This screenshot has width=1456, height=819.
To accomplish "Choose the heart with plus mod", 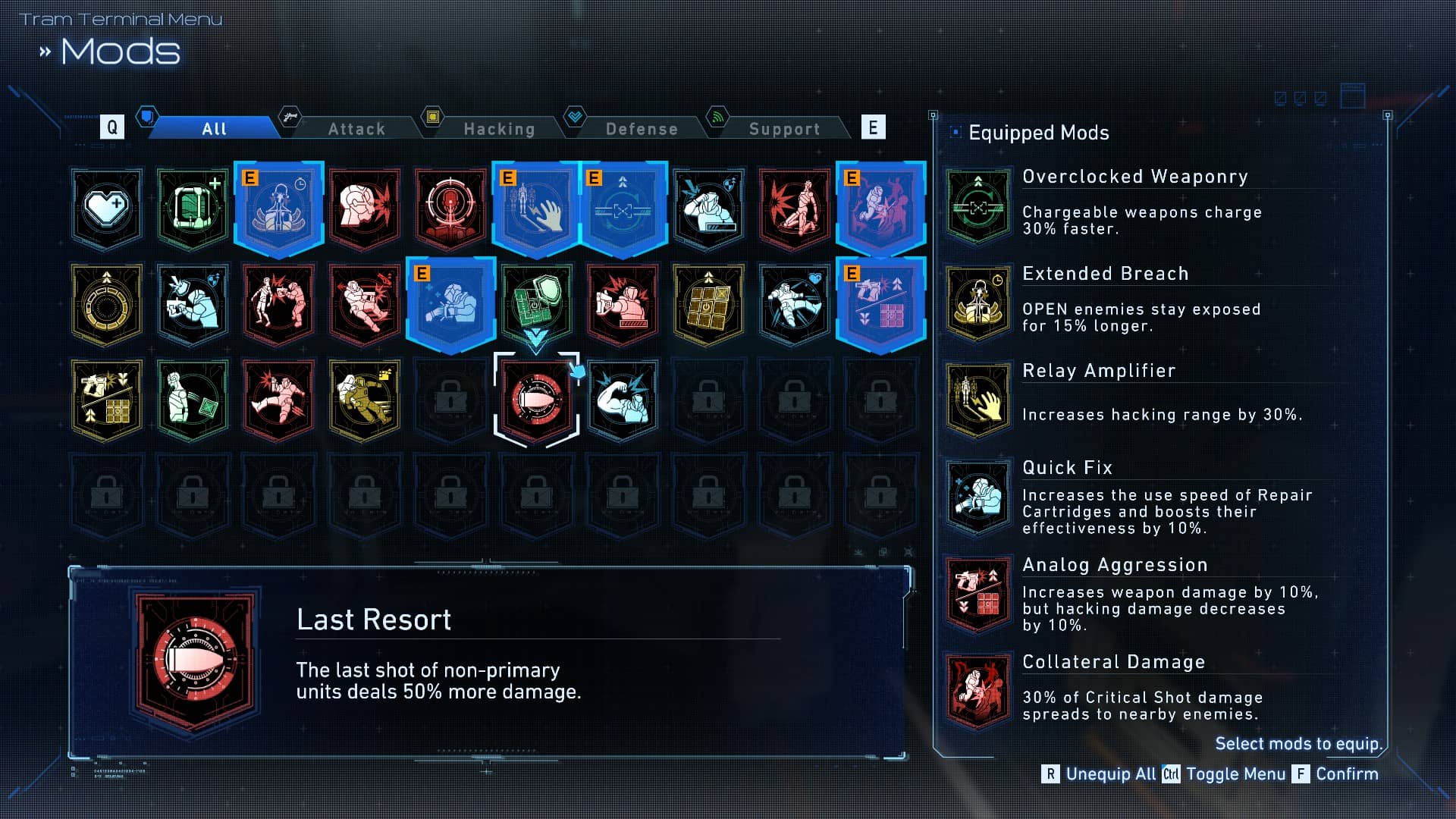I will tap(107, 208).
